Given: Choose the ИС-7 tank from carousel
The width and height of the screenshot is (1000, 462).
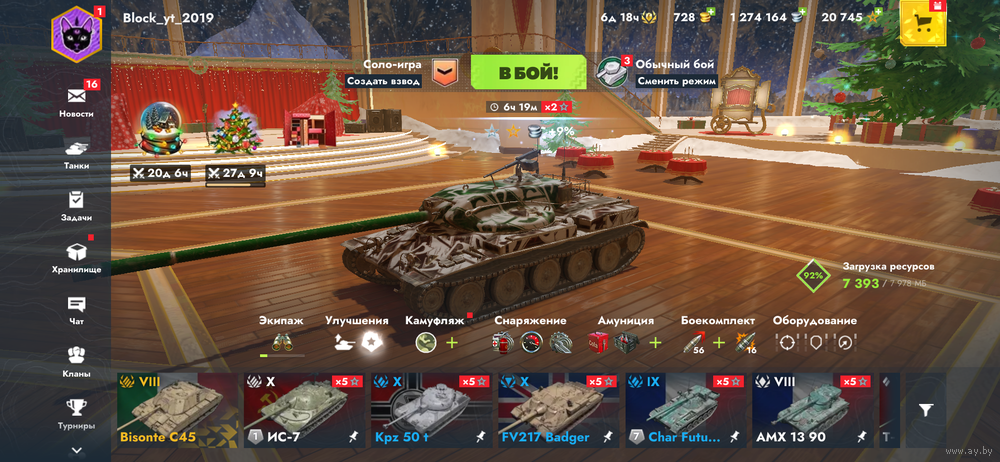Looking at the screenshot, I should coord(305,410).
